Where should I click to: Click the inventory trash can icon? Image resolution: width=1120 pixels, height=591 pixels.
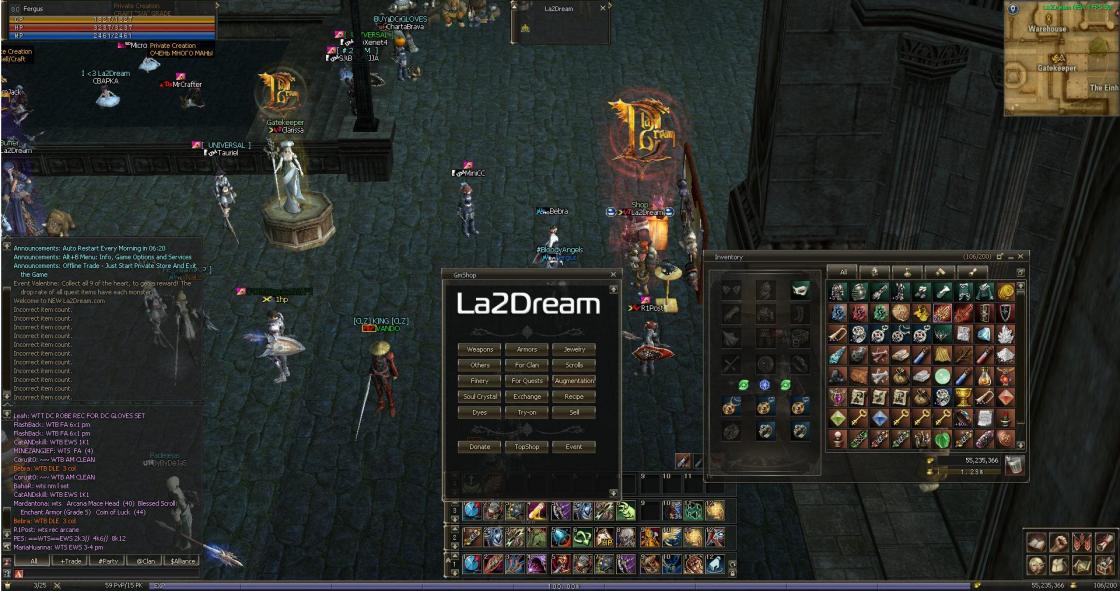(x=1014, y=463)
